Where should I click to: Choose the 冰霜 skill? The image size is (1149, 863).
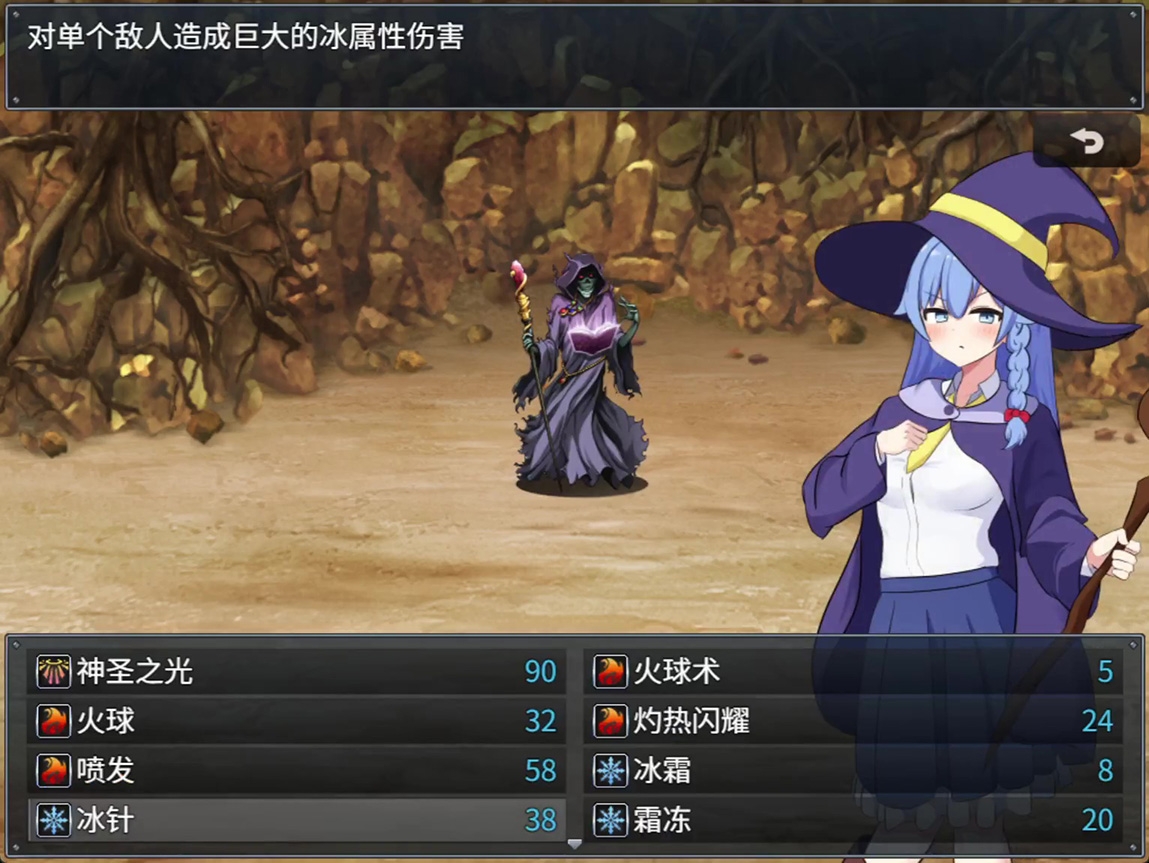853,771
